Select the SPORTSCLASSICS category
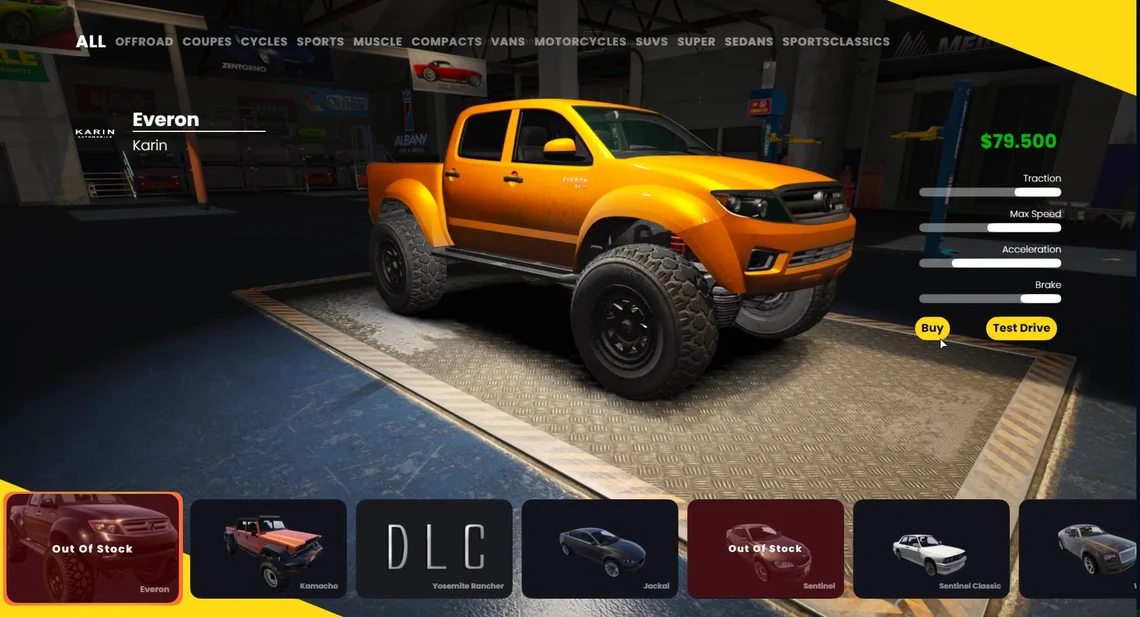The image size is (1140, 617). (x=836, y=42)
